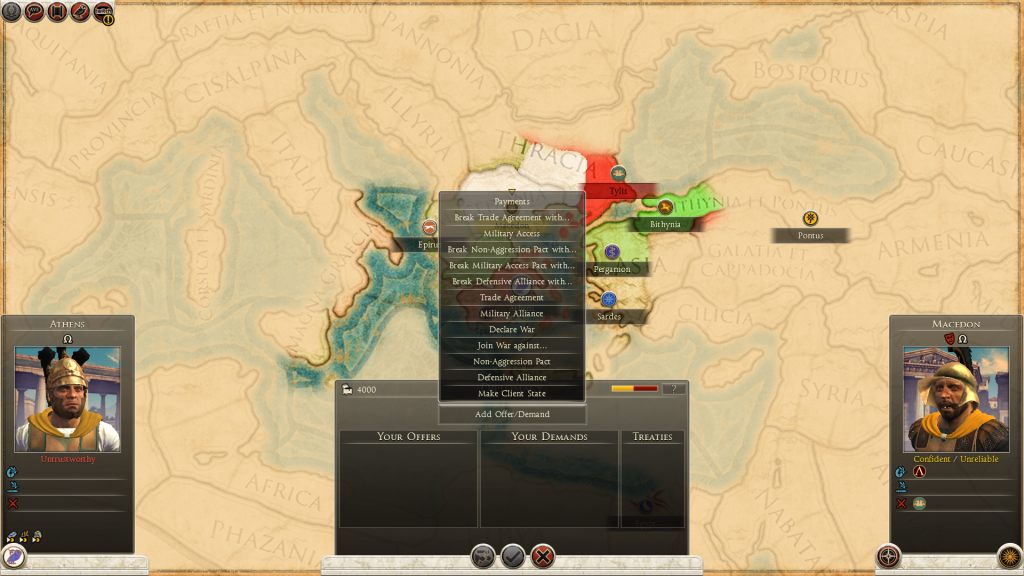Select Join War against... option
The width and height of the screenshot is (1024, 576).
tap(512, 345)
